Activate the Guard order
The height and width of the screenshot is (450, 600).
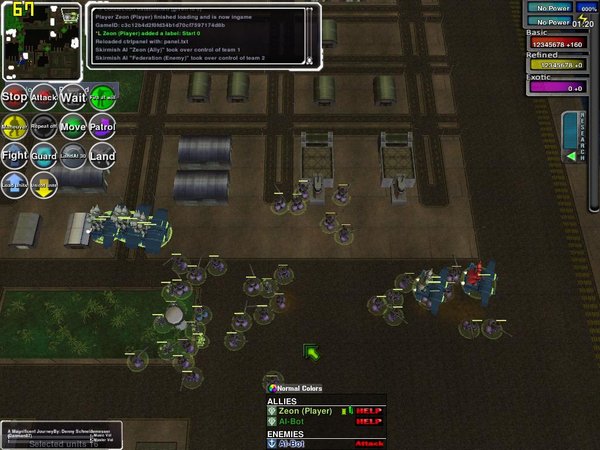(x=43, y=156)
